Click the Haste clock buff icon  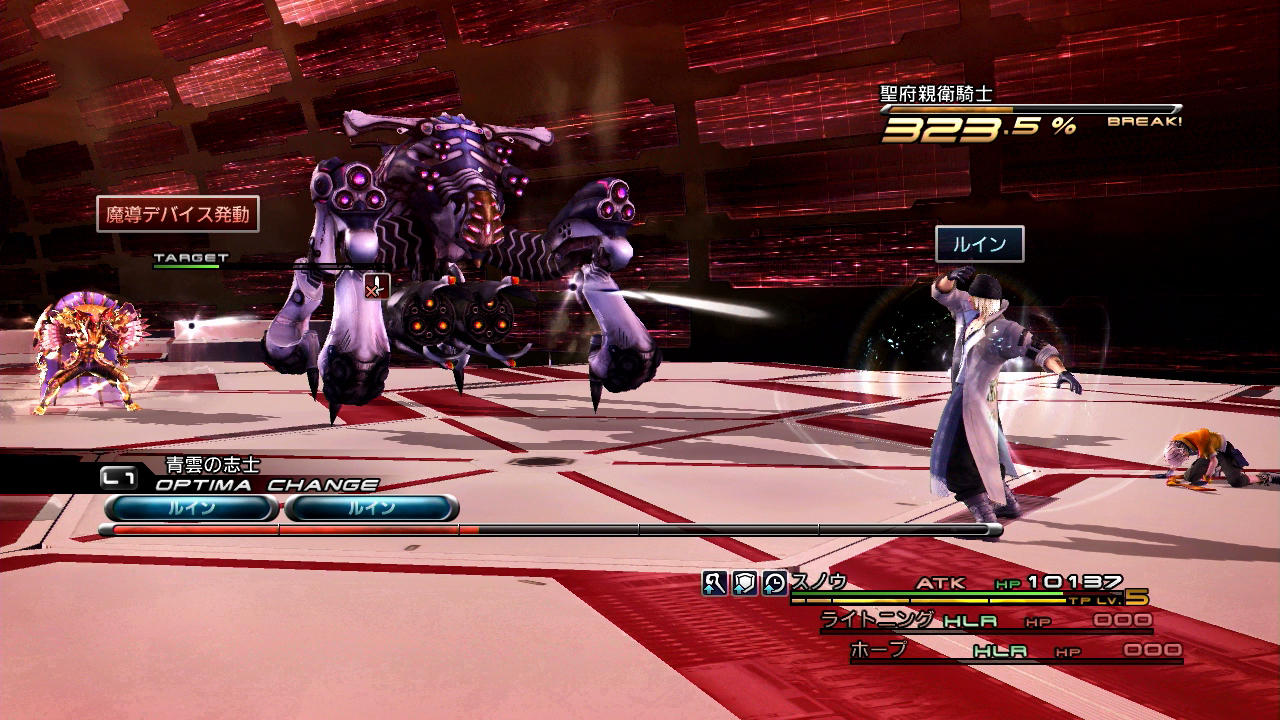774,584
